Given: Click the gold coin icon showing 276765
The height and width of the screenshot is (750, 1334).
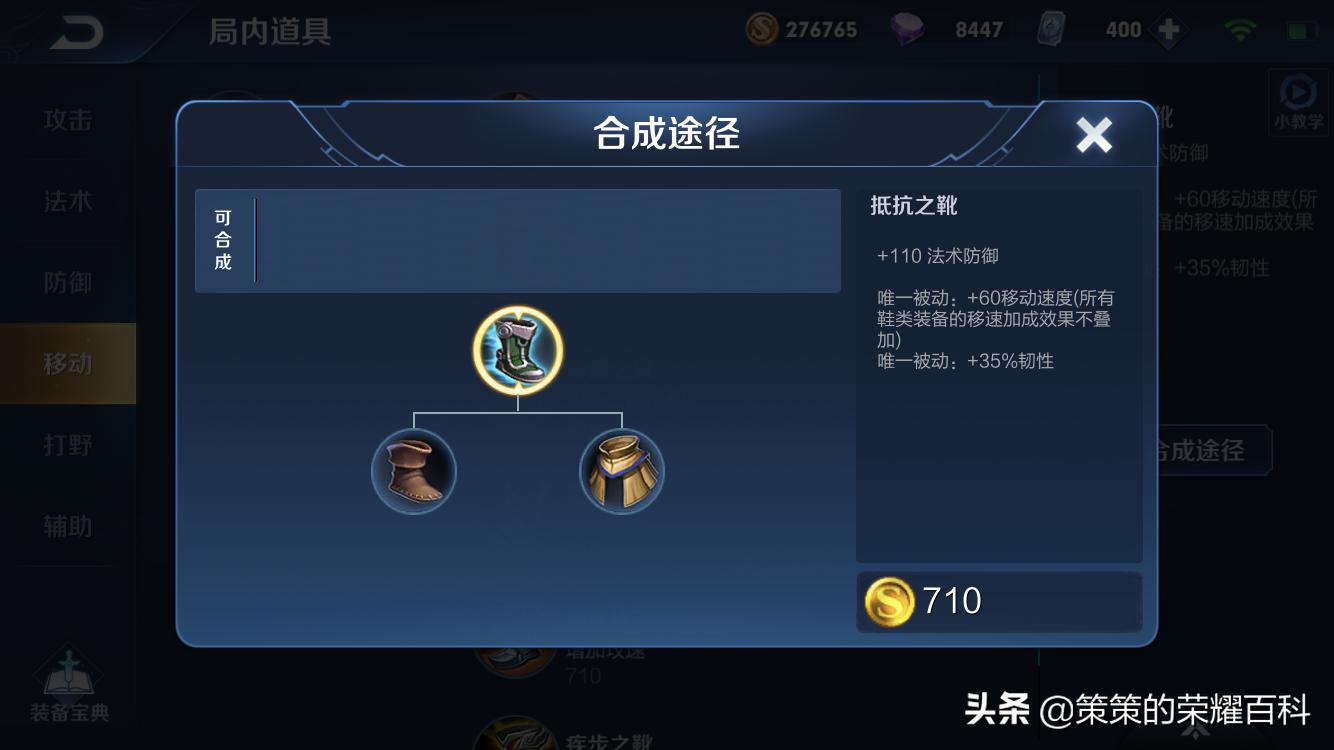Looking at the screenshot, I should 761,29.
